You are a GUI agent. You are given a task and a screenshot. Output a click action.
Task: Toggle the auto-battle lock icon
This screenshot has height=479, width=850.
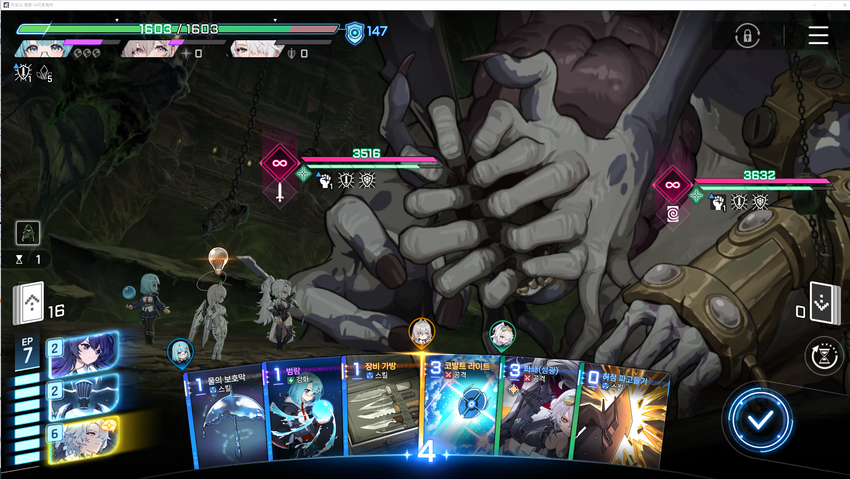(x=746, y=36)
